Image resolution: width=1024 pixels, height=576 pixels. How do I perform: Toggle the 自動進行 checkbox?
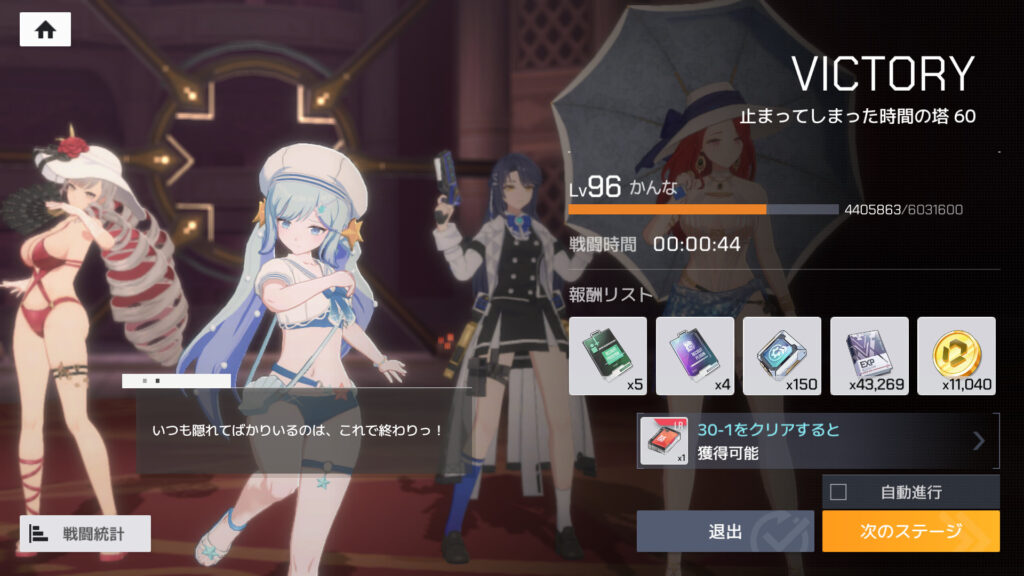(838, 491)
